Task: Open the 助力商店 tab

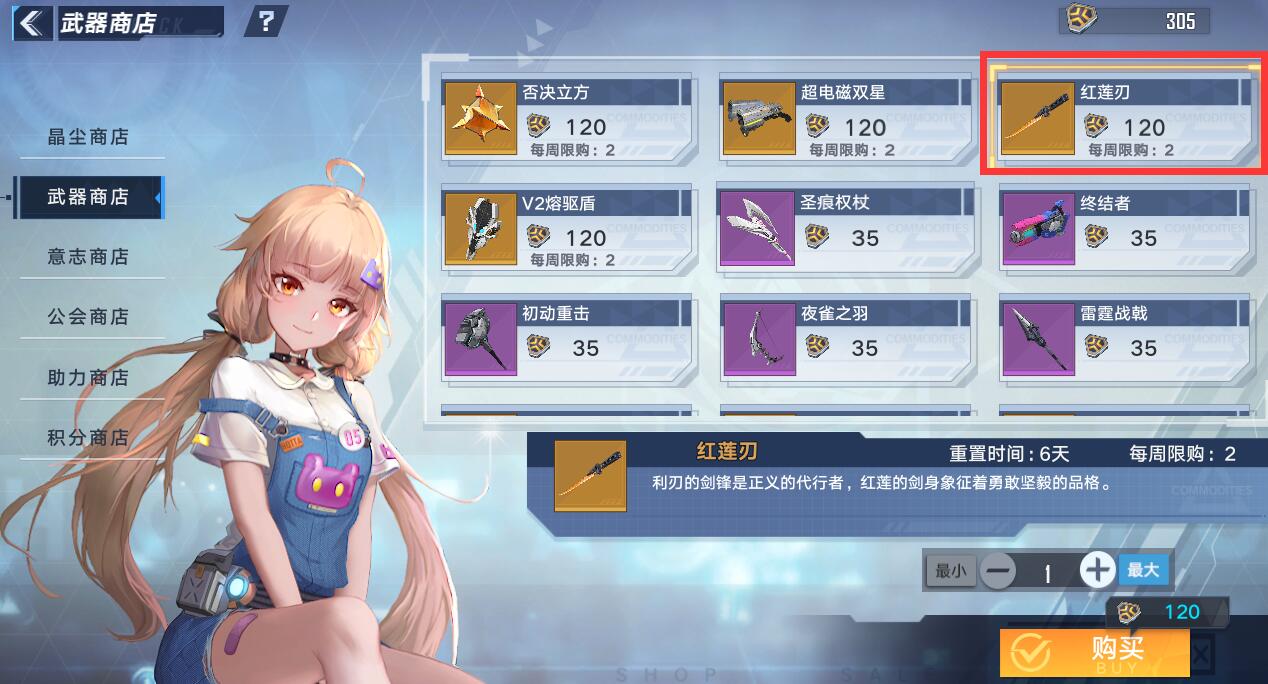Action: pos(89,378)
